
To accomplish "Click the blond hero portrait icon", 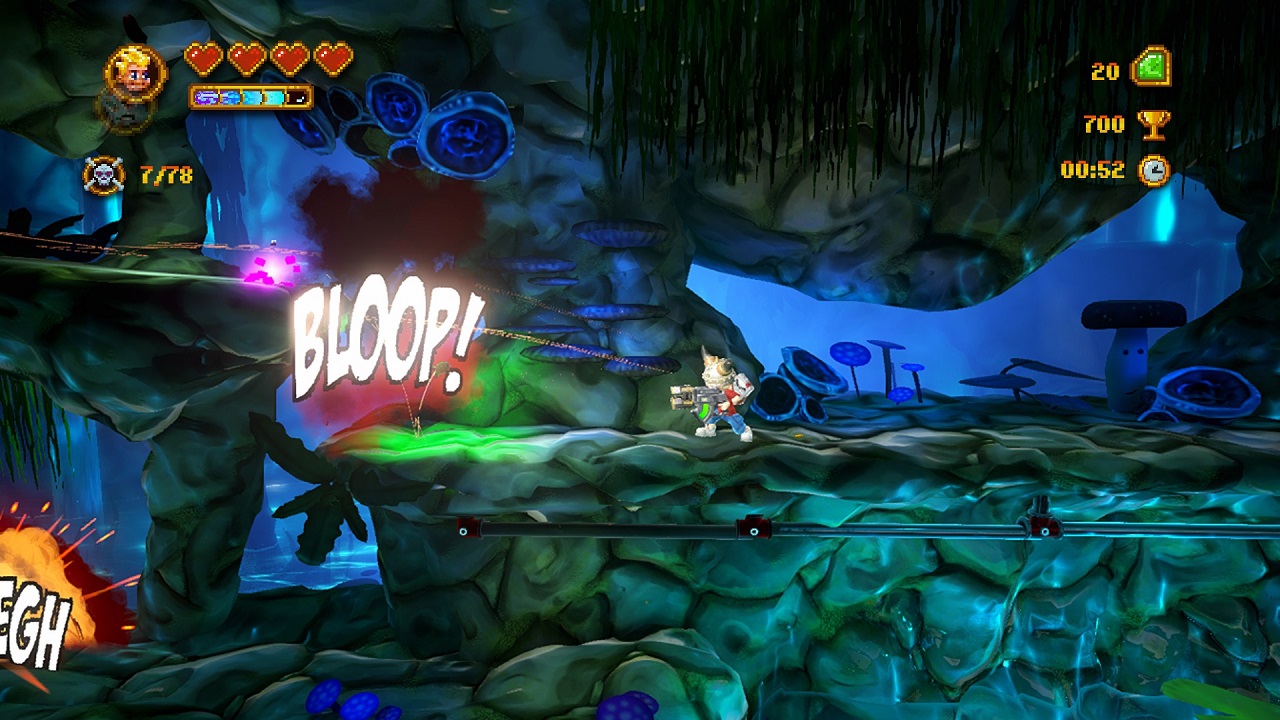I will pyautogui.click(x=135, y=72).
